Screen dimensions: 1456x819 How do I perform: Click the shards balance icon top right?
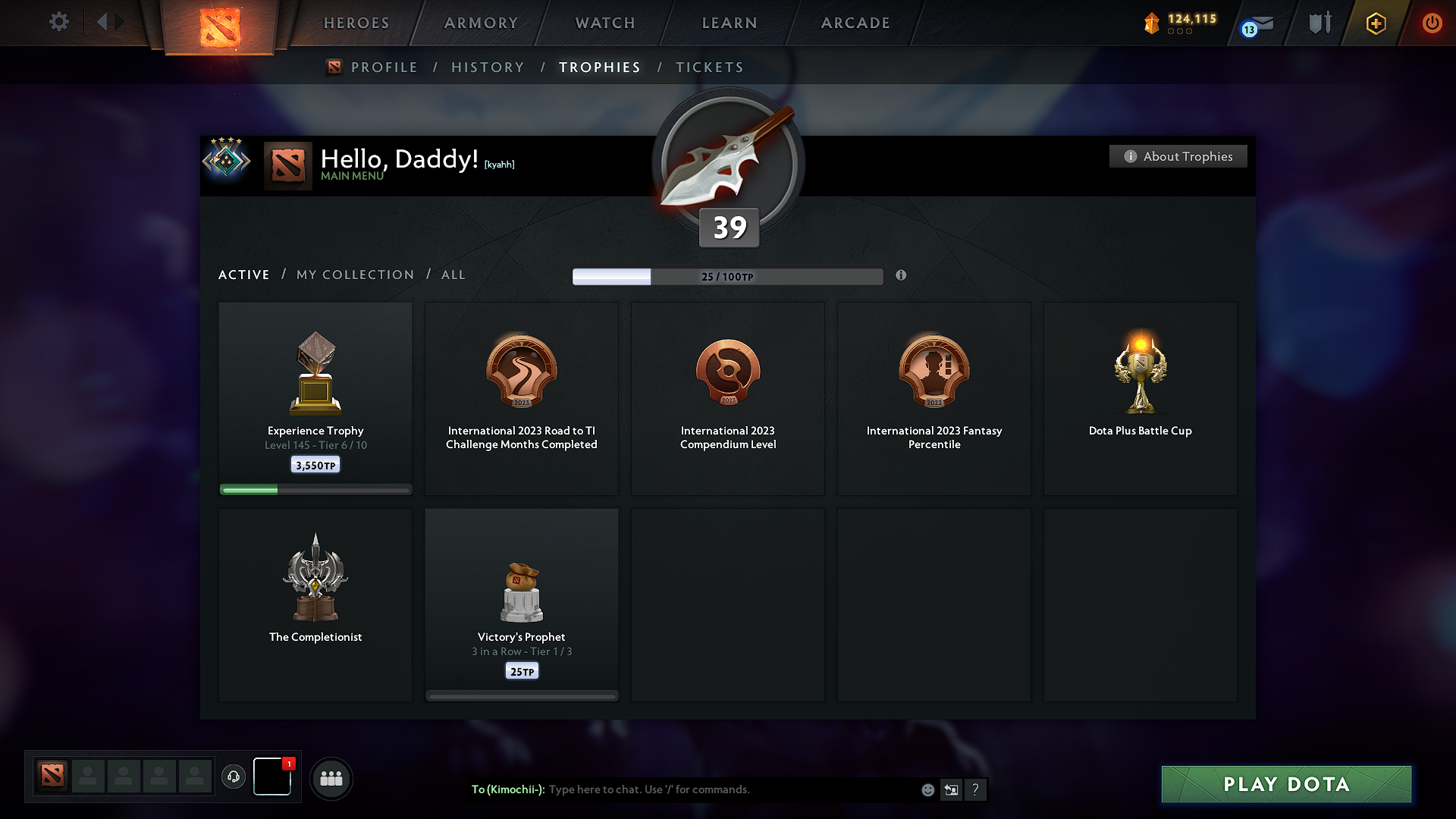(1153, 23)
